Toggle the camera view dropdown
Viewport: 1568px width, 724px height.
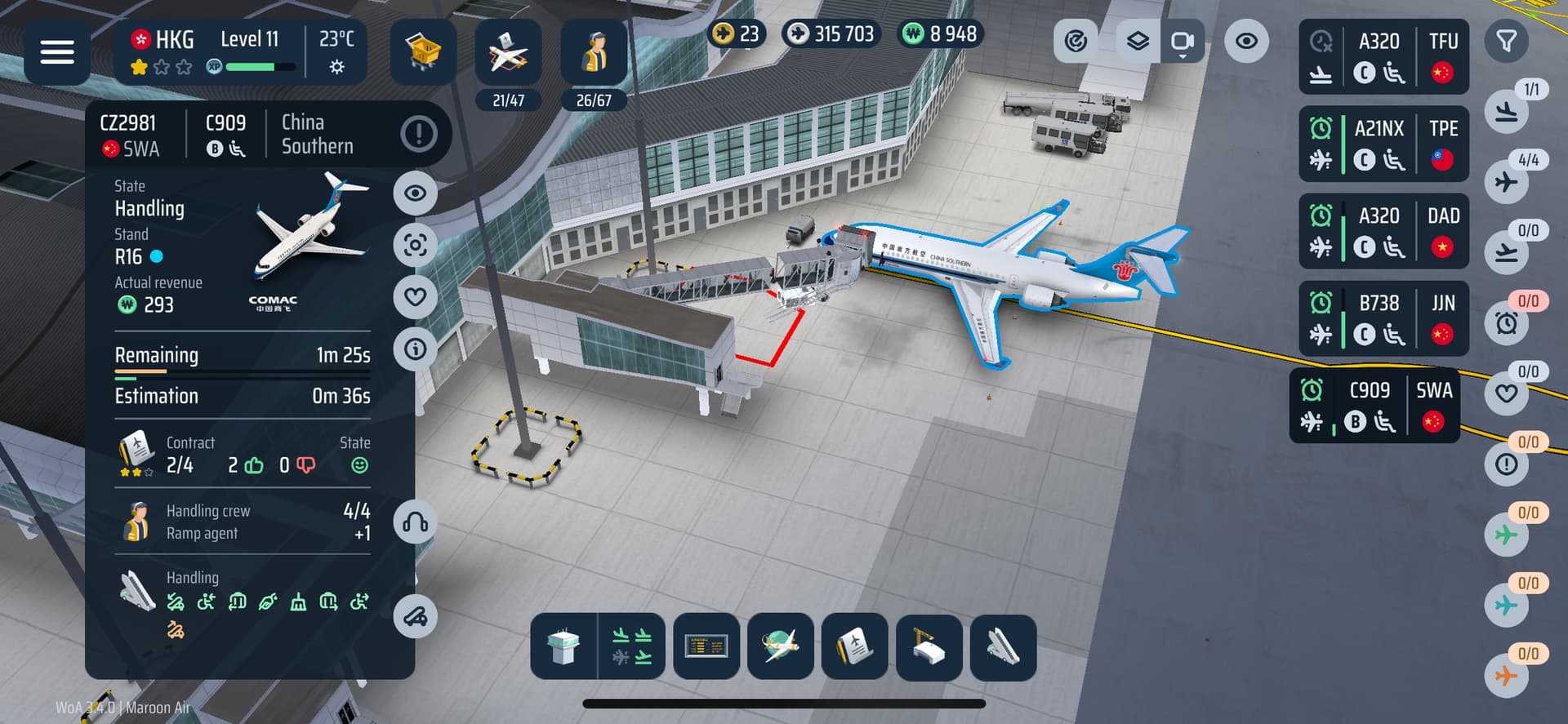point(1182,42)
